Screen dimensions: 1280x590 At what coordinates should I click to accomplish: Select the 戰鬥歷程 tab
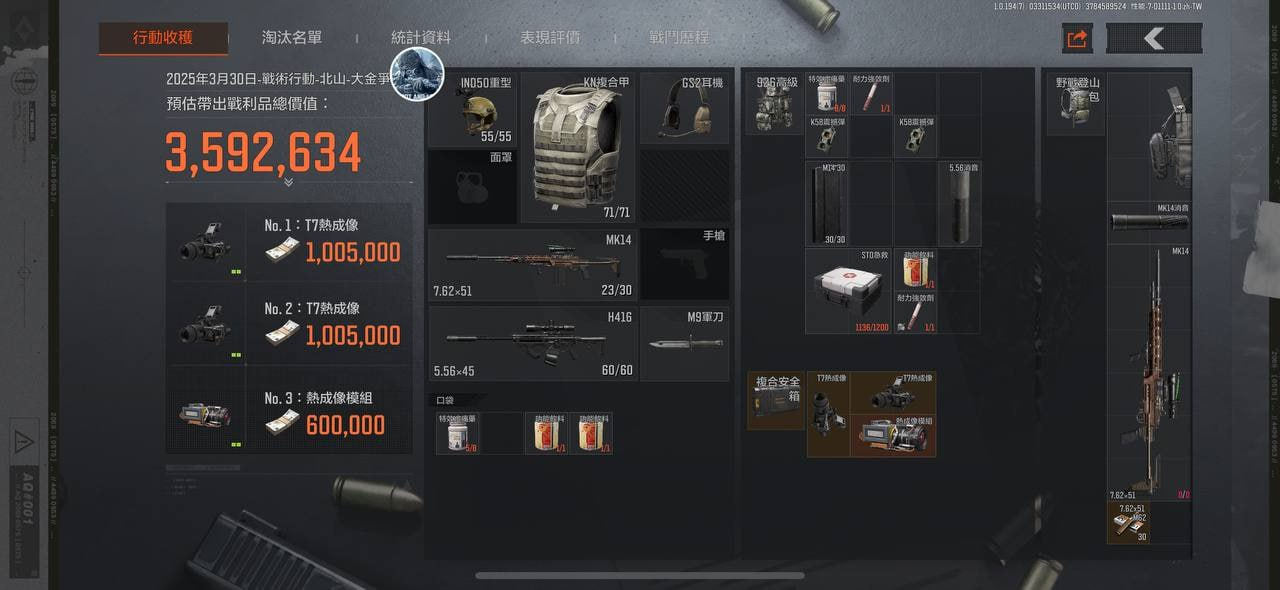[679, 38]
